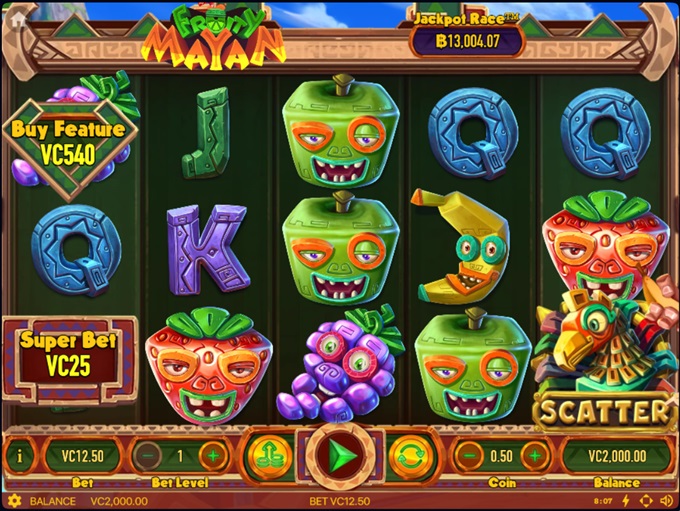Decrease the Bet Level with minus

pos(147,456)
